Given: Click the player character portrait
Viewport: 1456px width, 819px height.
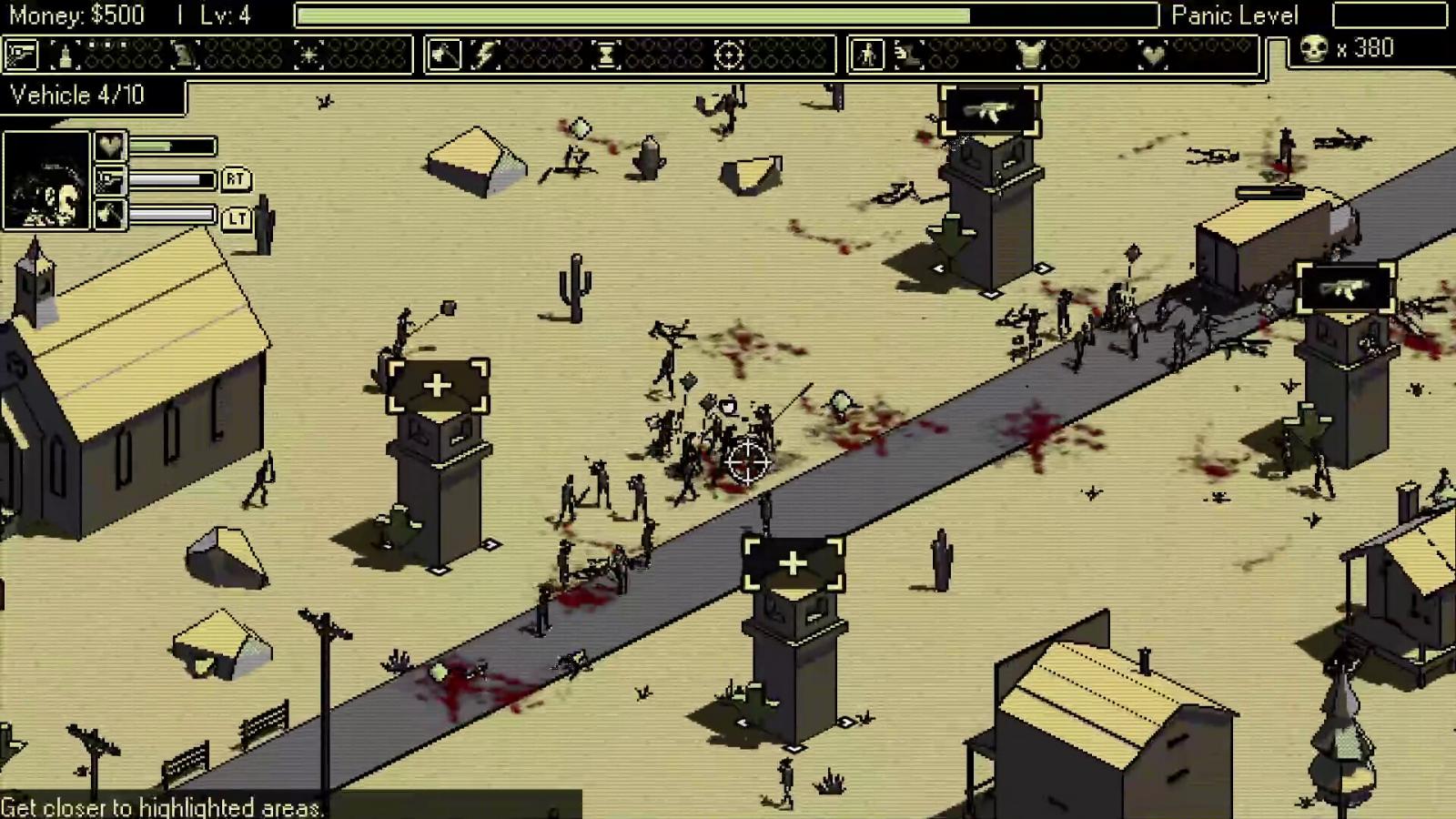Looking at the screenshot, I should click(46, 180).
